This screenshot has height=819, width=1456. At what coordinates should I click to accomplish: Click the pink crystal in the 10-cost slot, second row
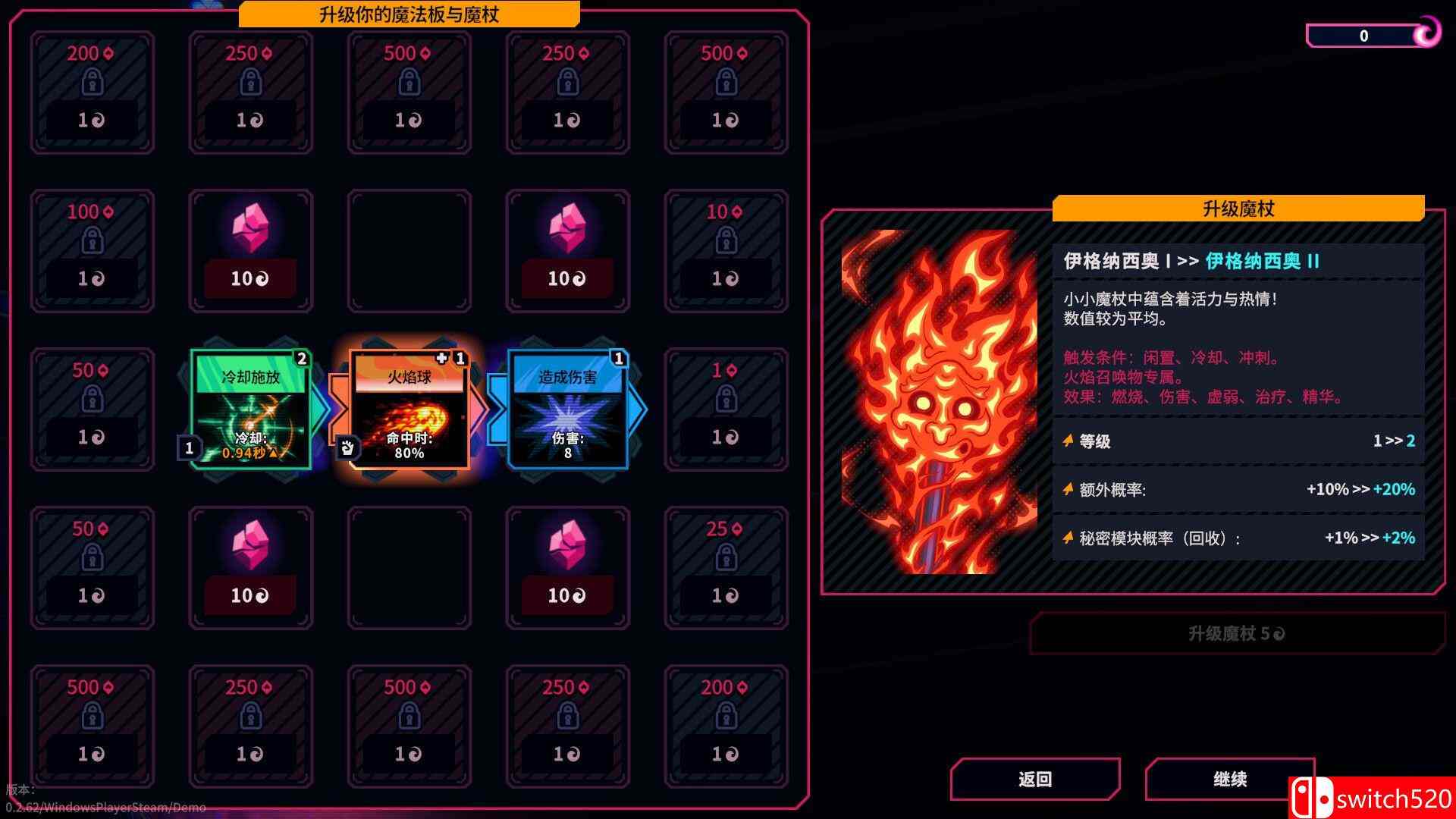click(x=250, y=227)
